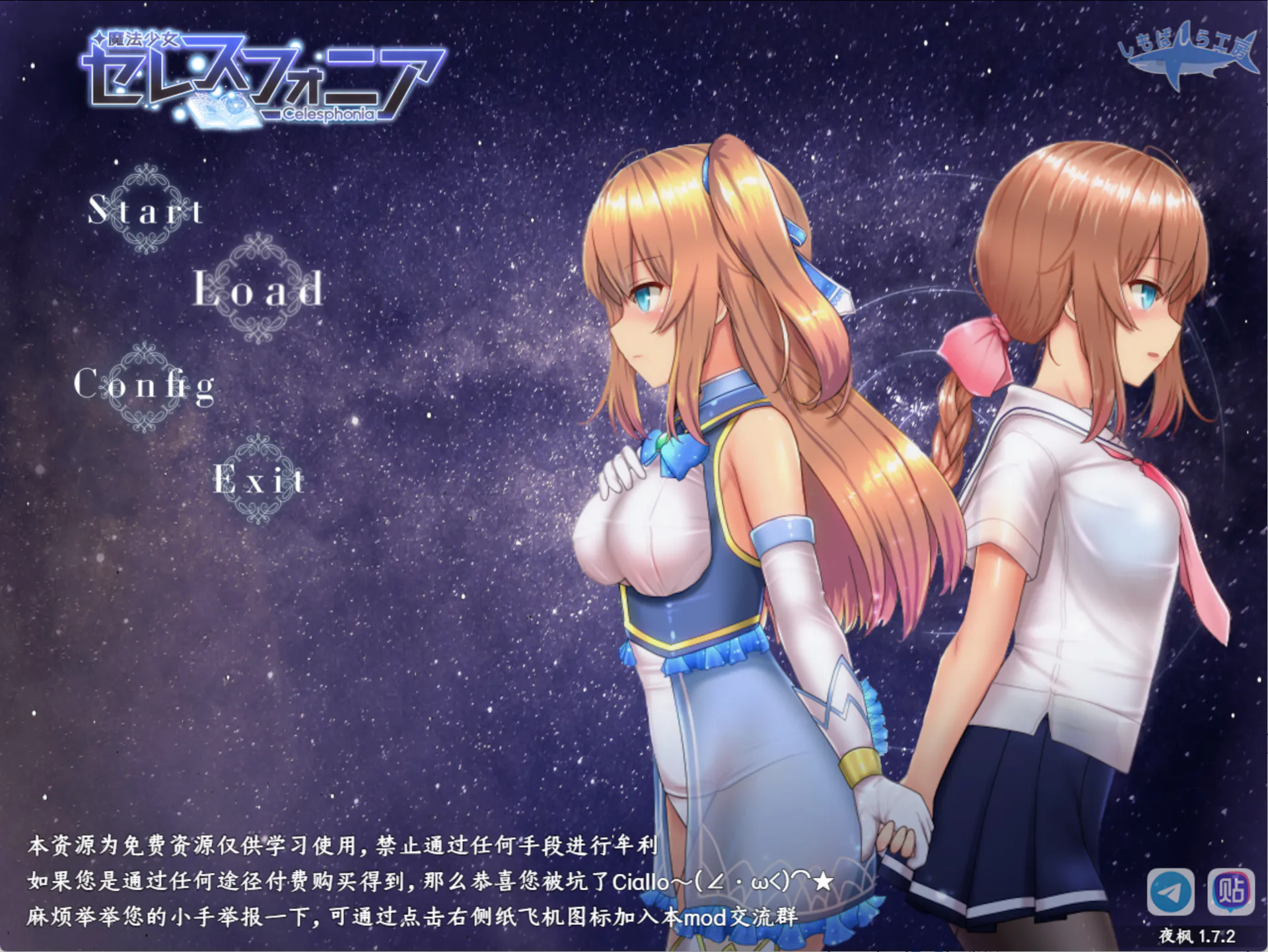Screen dimensions: 1268x952
Task: Start a new game
Action: 145,210
